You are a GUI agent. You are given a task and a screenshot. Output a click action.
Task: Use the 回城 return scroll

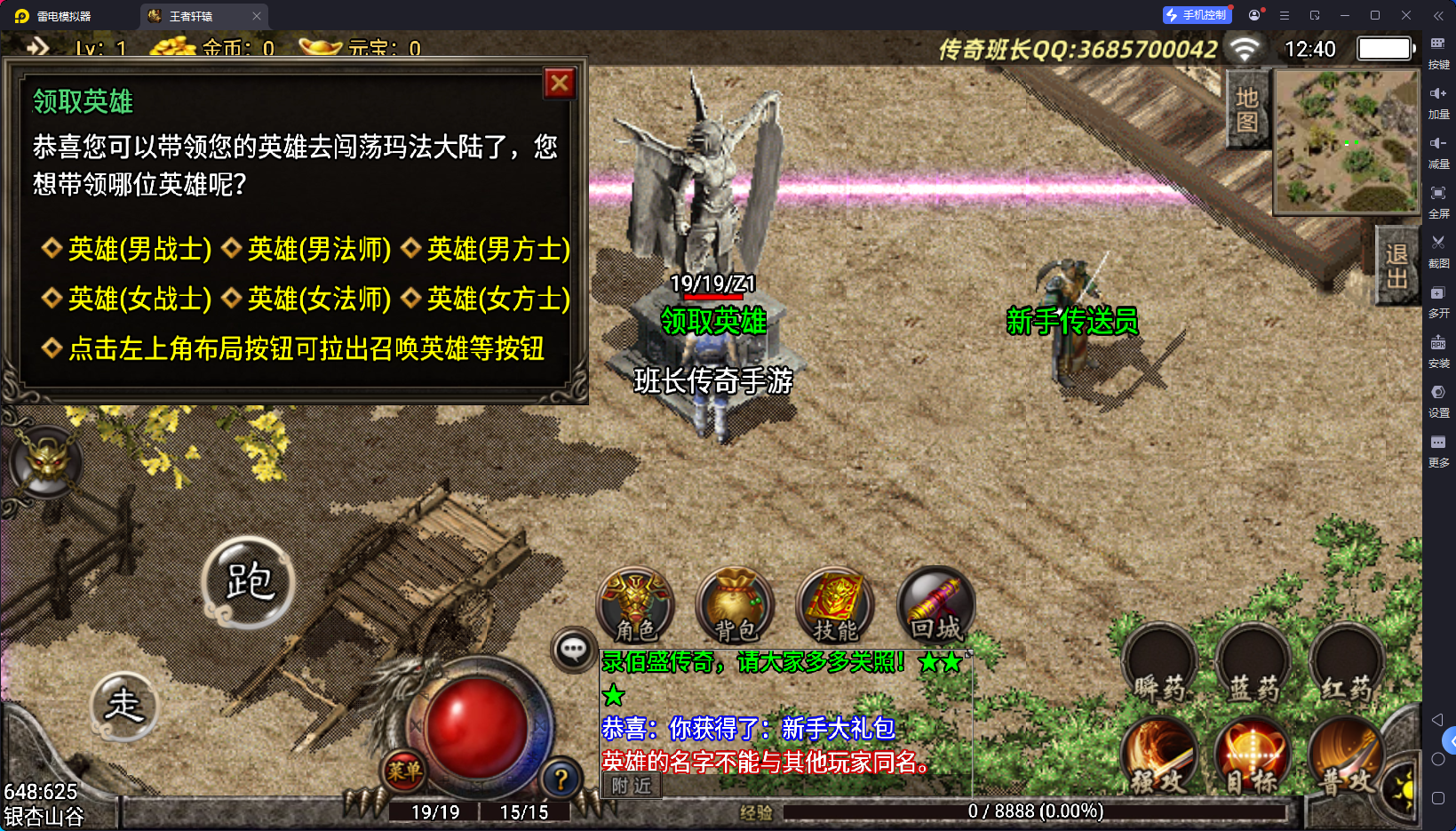(x=935, y=605)
